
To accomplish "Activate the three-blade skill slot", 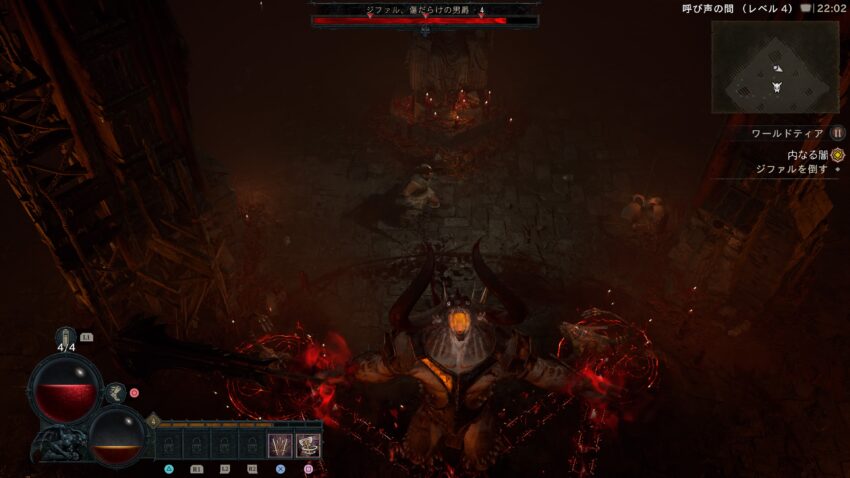I will tap(281, 444).
